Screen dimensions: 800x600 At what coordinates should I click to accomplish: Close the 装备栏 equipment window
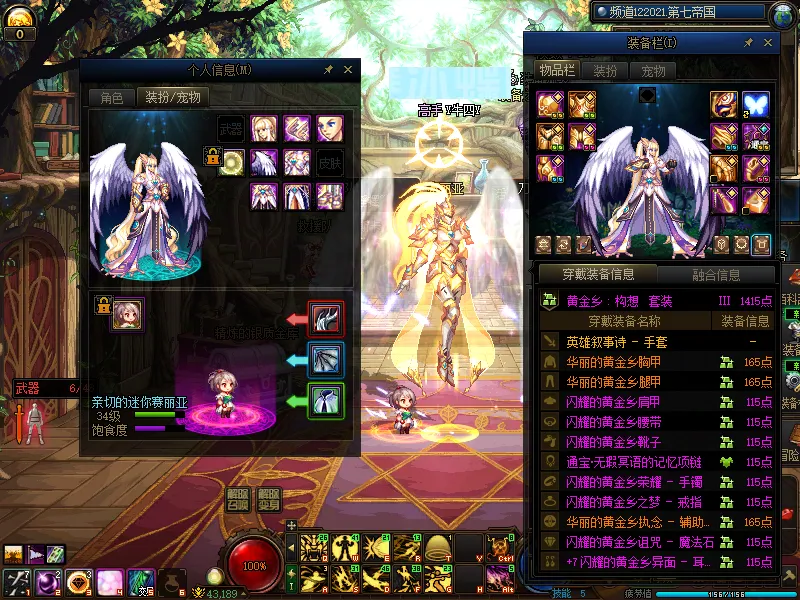[767, 43]
